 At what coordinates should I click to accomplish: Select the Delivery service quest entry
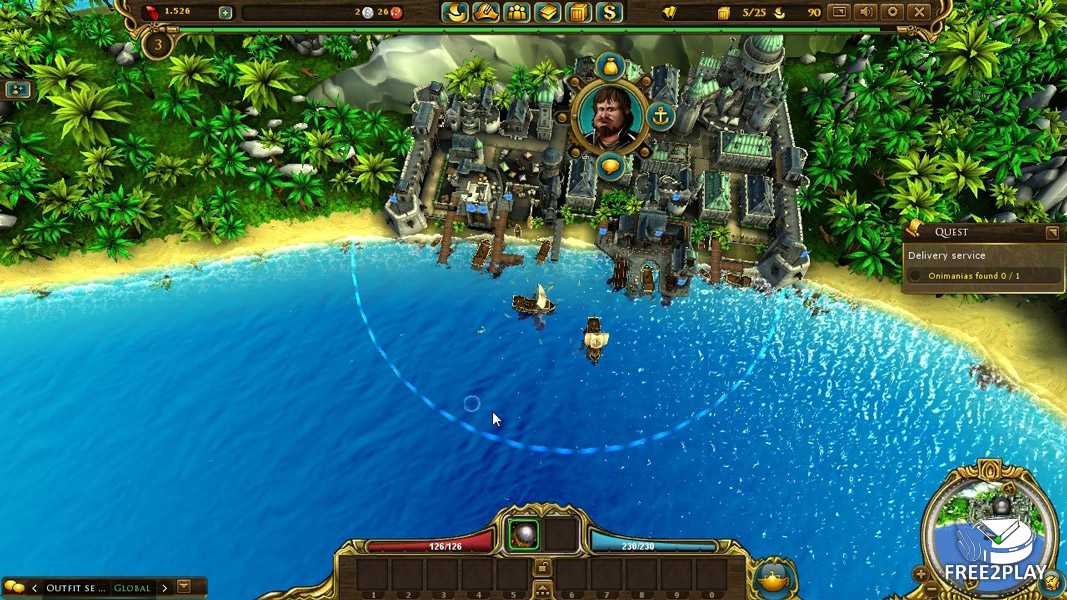point(946,255)
